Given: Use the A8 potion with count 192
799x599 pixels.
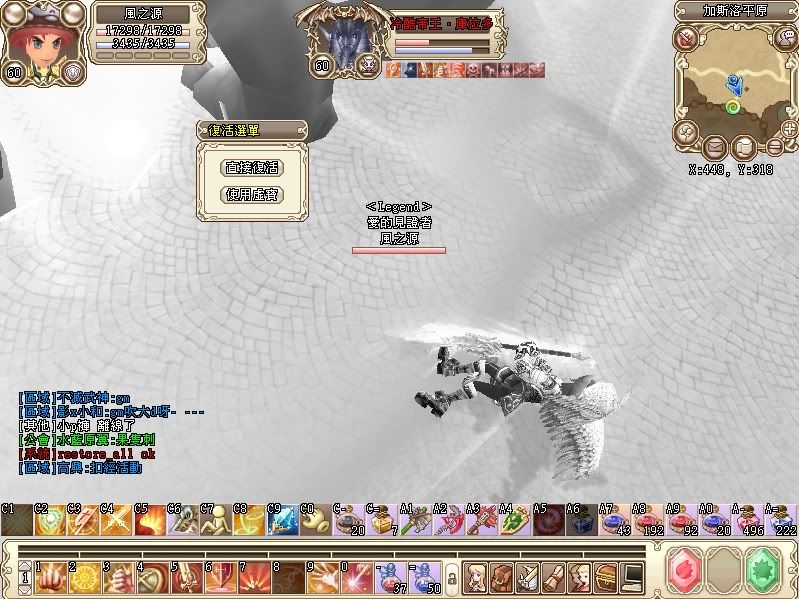Looking at the screenshot, I should [x=649, y=519].
